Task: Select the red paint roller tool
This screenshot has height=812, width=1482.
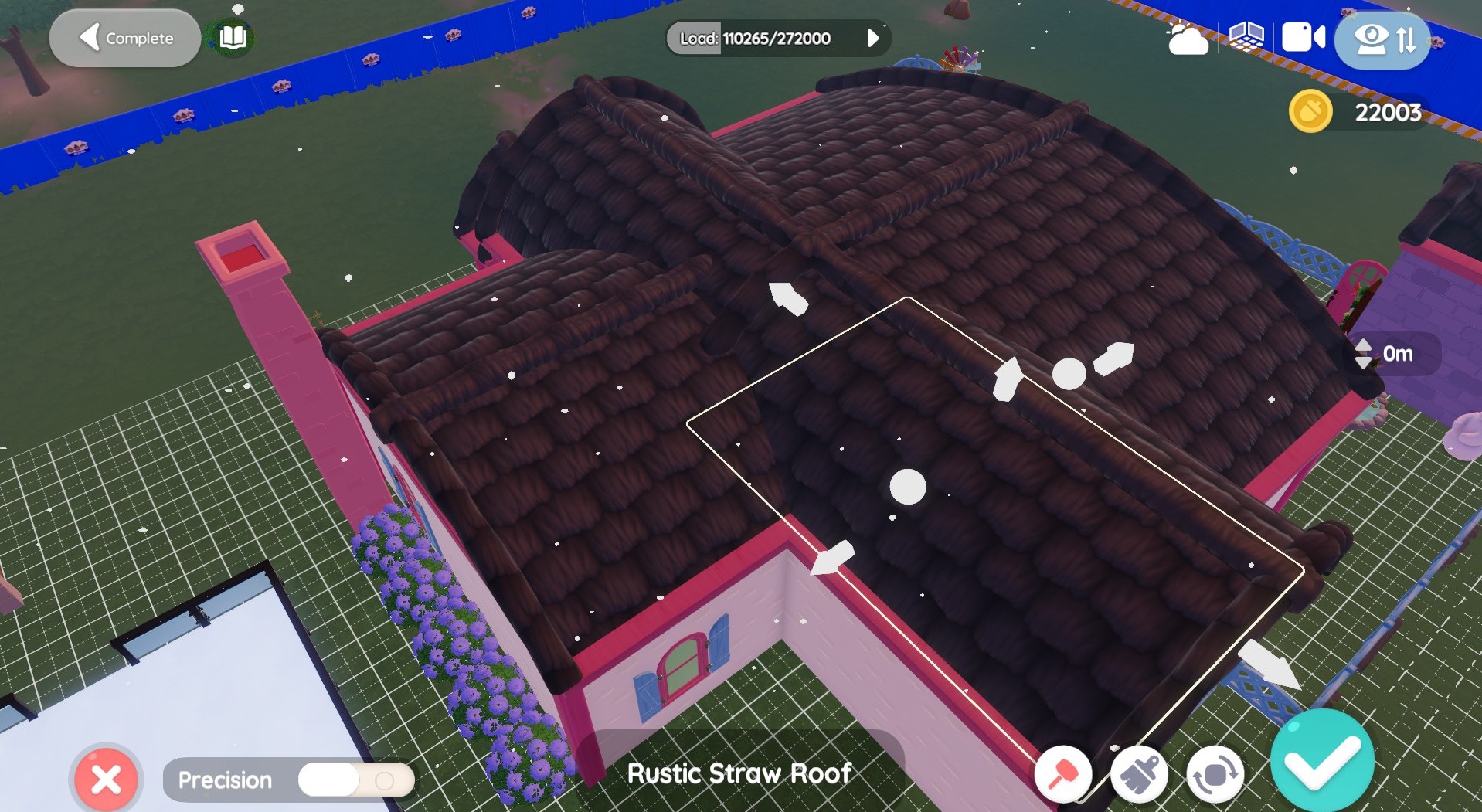Action: [x=1062, y=773]
